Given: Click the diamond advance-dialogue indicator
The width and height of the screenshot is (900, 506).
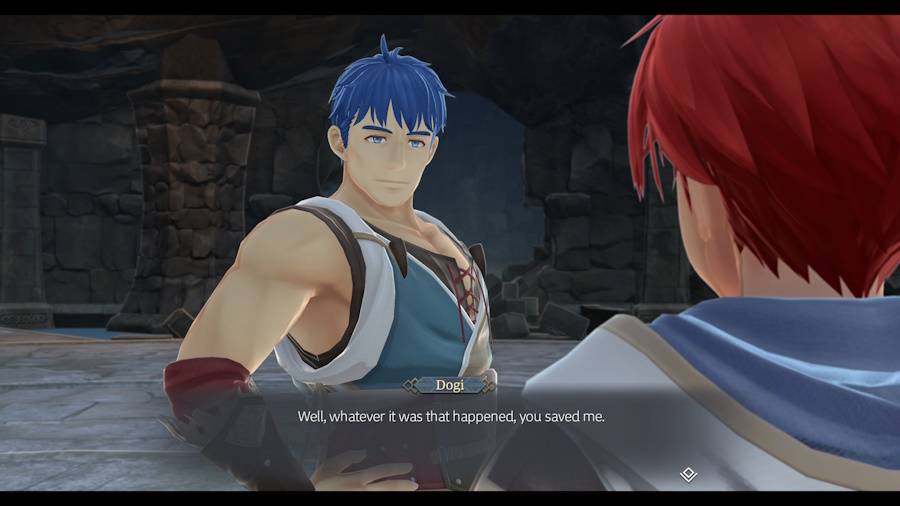Looking at the screenshot, I should coord(688,474).
